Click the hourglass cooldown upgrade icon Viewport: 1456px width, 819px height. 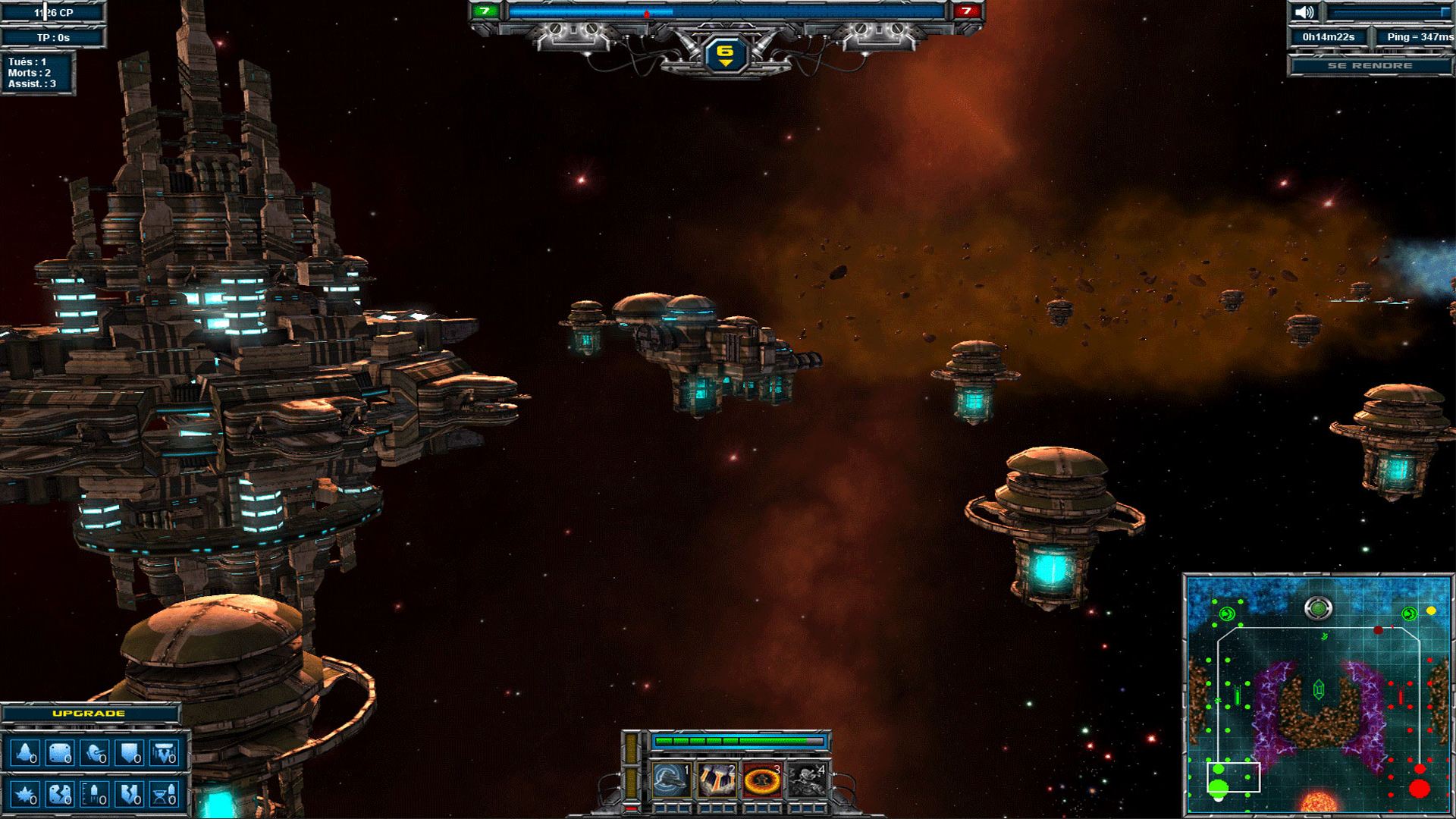[x=162, y=795]
